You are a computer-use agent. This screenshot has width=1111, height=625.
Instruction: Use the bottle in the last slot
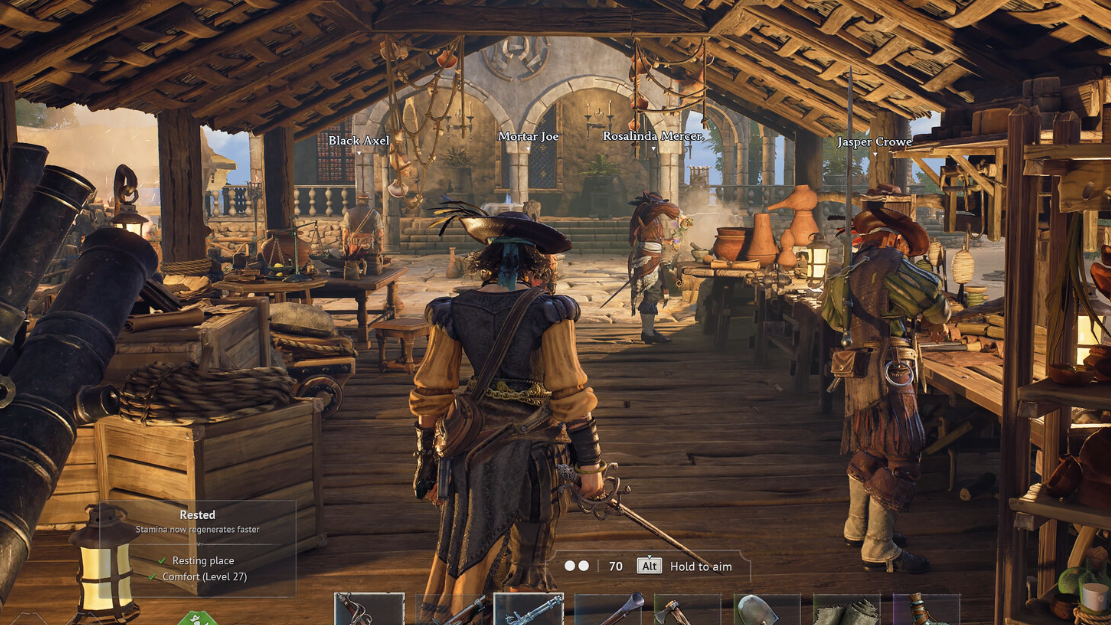[926, 610]
